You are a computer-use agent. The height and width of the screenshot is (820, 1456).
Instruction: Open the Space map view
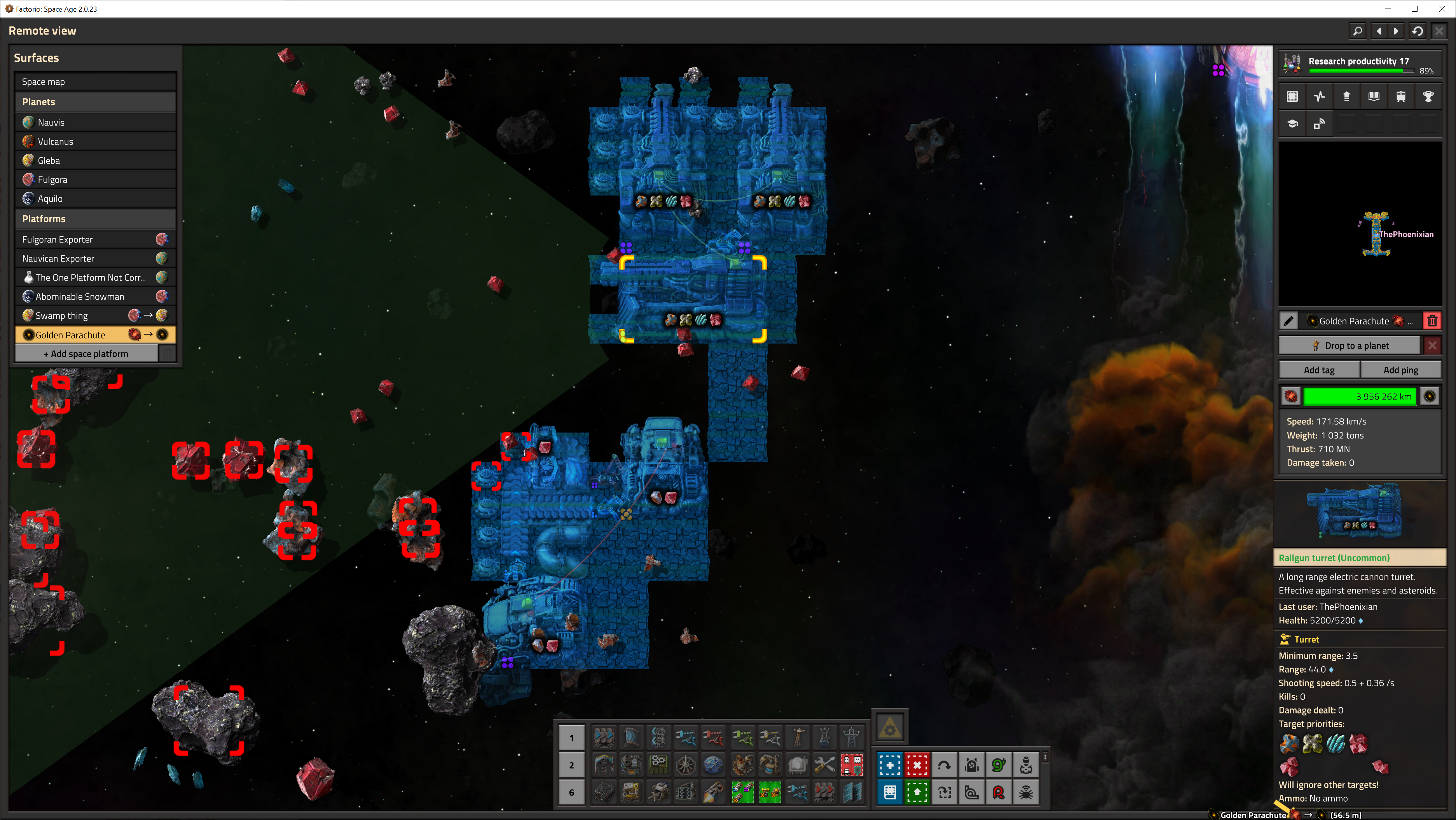(x=95, y=82)
